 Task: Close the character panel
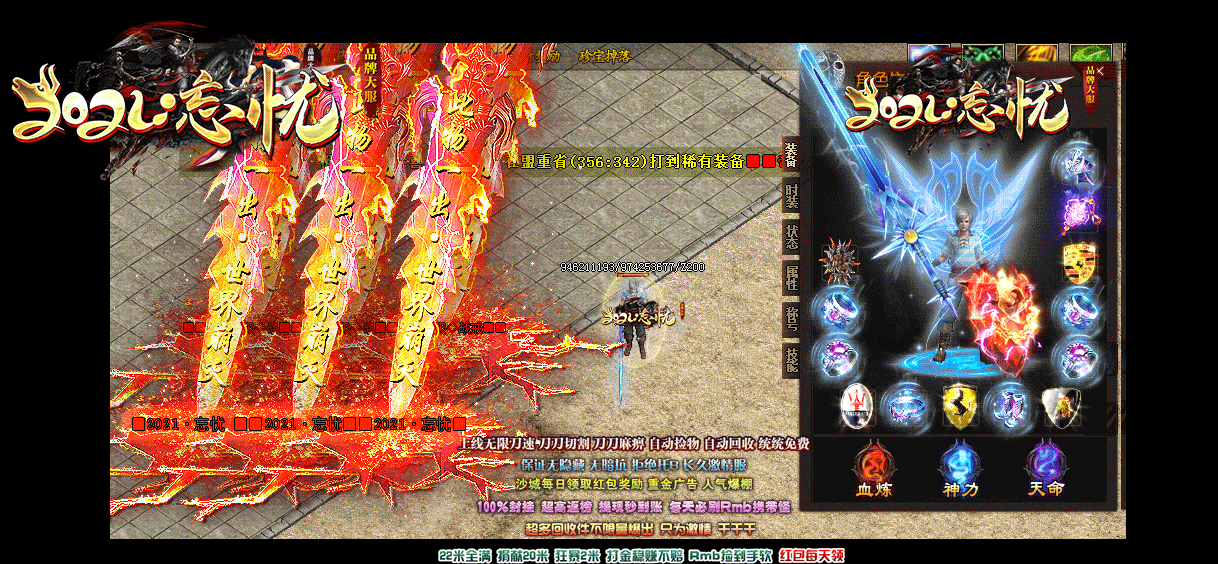pyautogui.click(x=1100, y=72)
